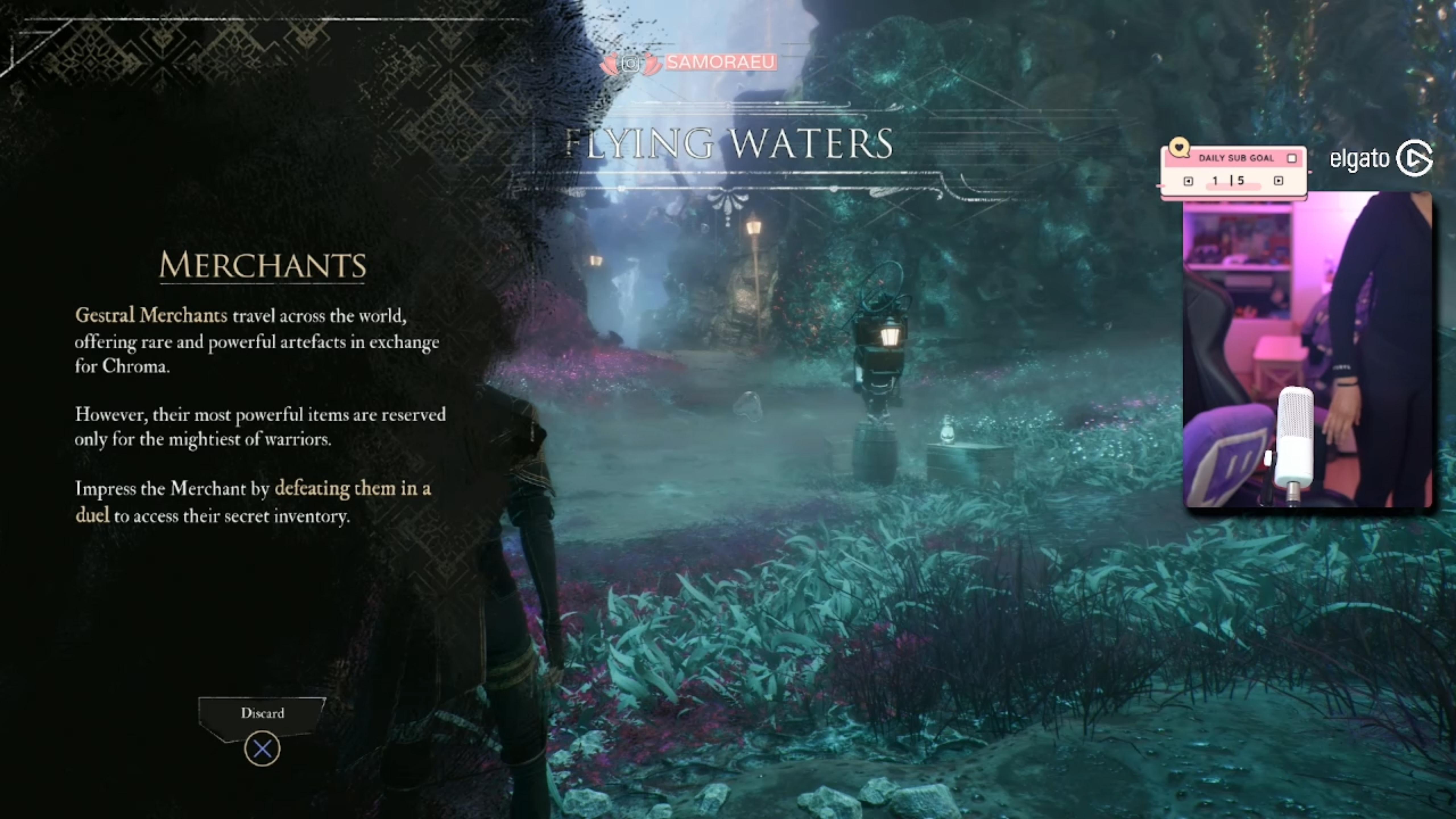This screenshot has height=819, width=1456.
Task: Tick the Daily Sub Goal checkbox
Action: pos(1292,158)
